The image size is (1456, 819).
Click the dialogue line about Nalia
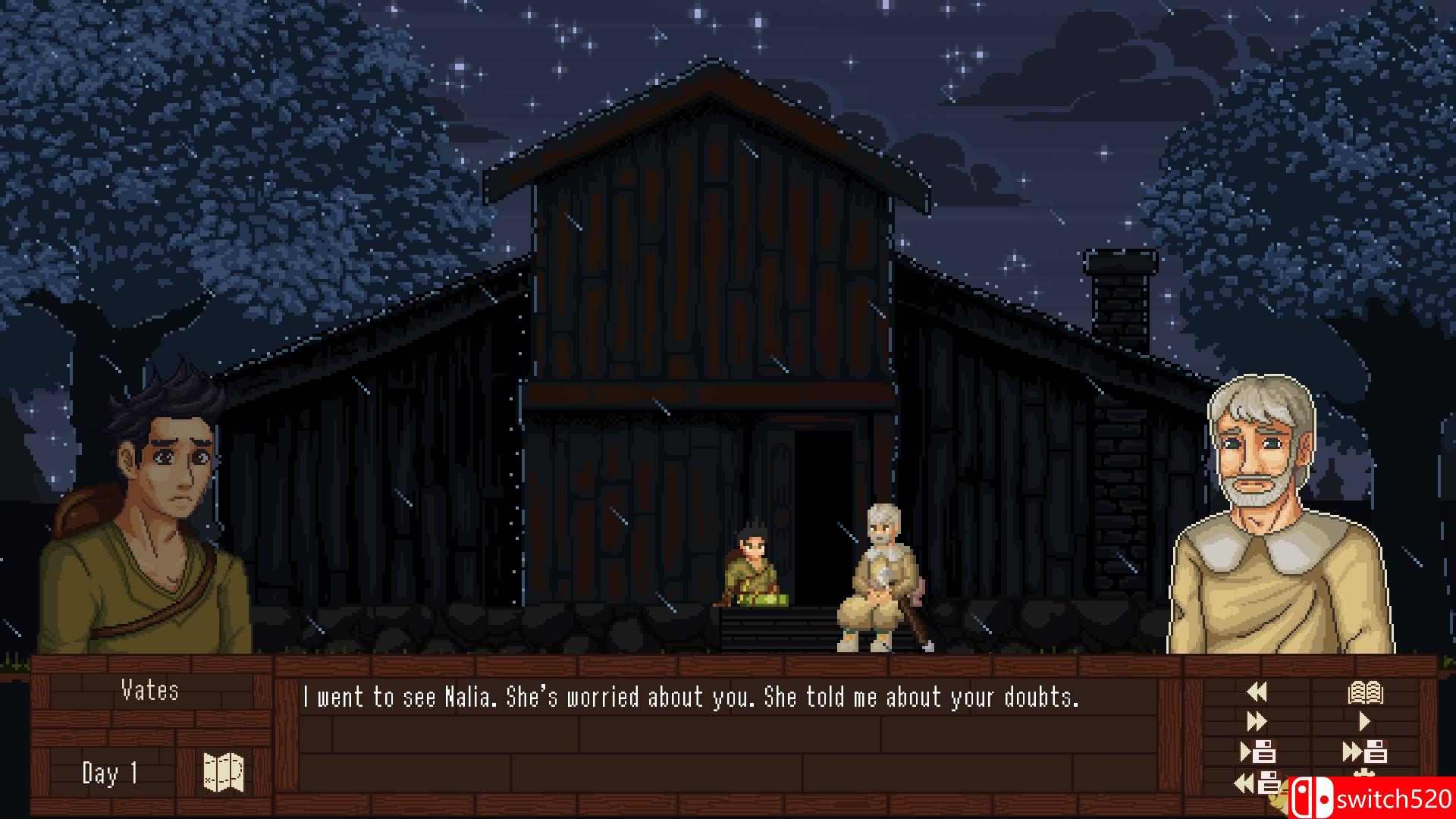[692, 698]
